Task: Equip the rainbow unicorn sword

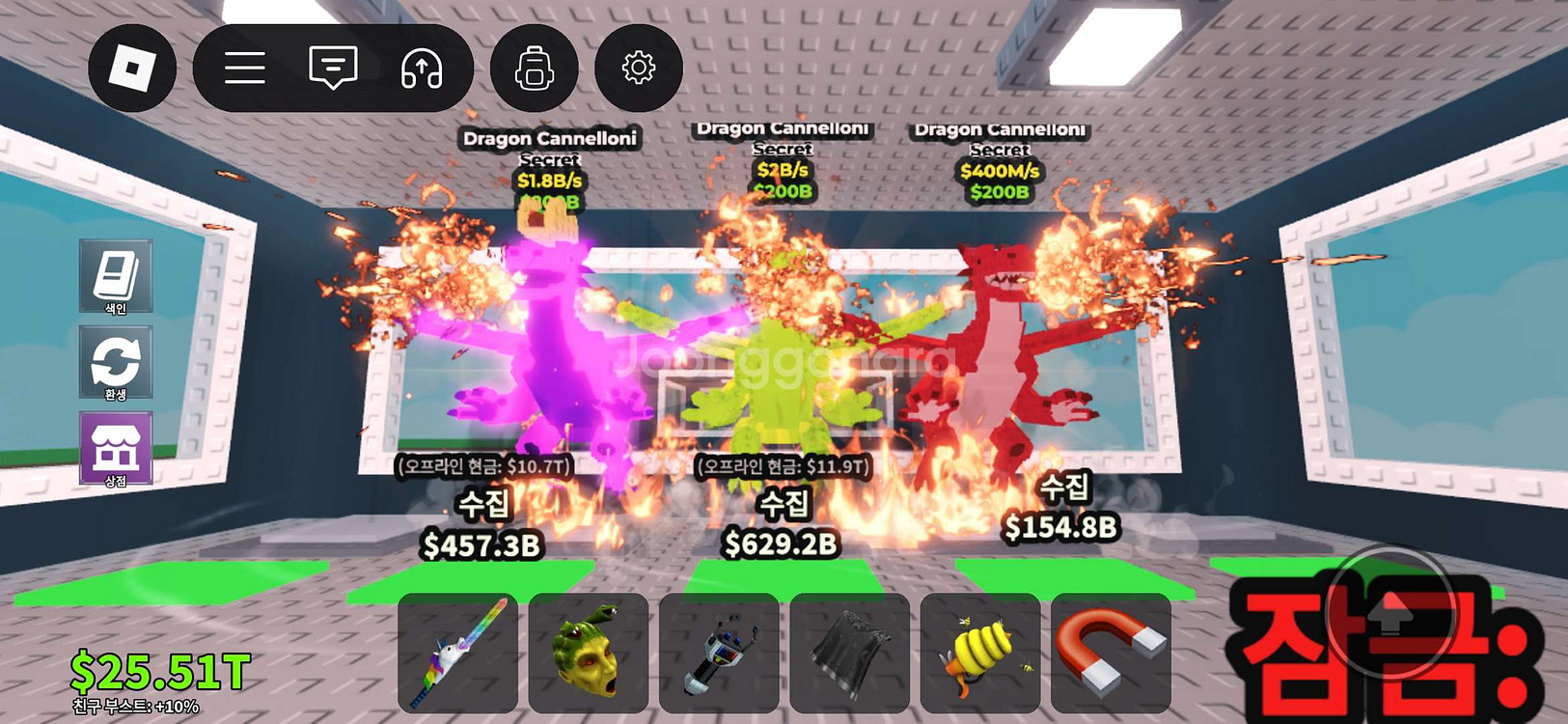Action: pyautogui.click(x=457, y=654)
